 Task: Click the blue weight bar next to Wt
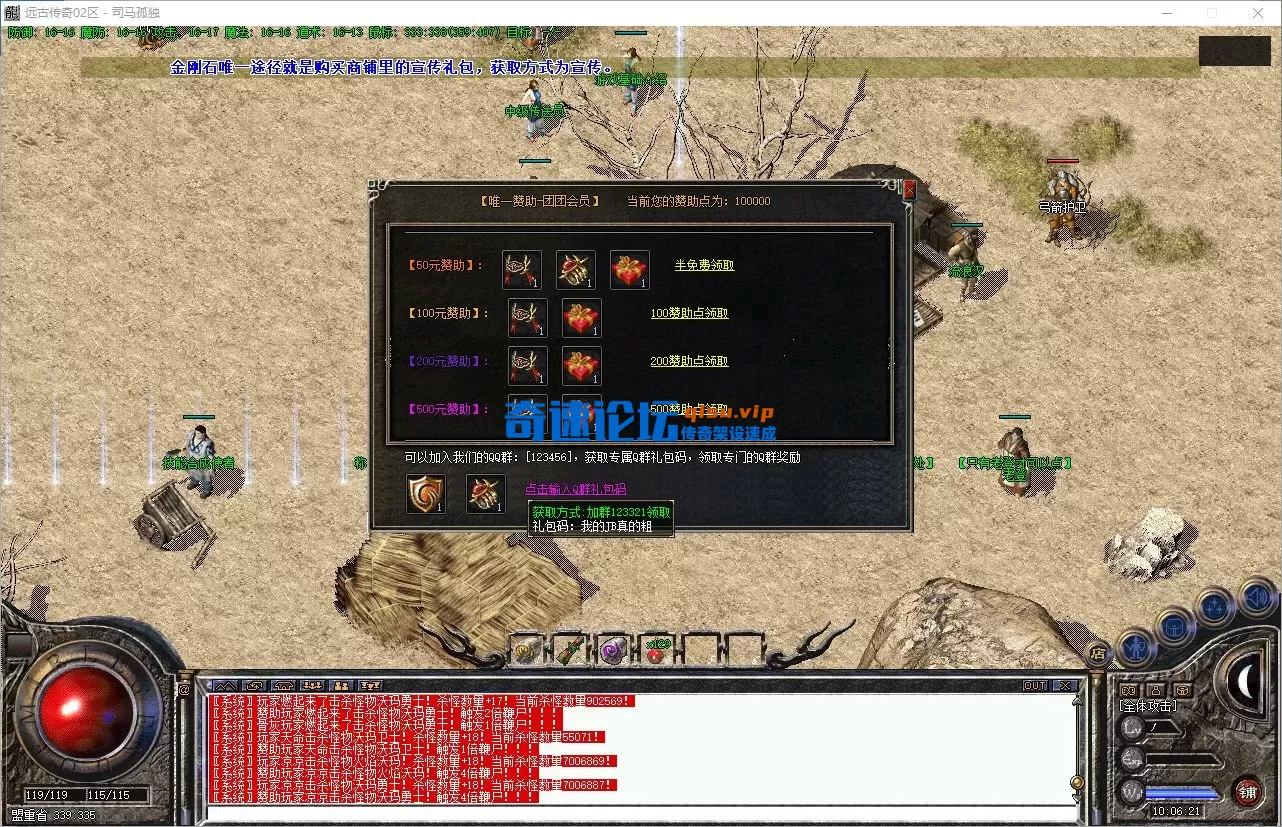click(1180, 793)
